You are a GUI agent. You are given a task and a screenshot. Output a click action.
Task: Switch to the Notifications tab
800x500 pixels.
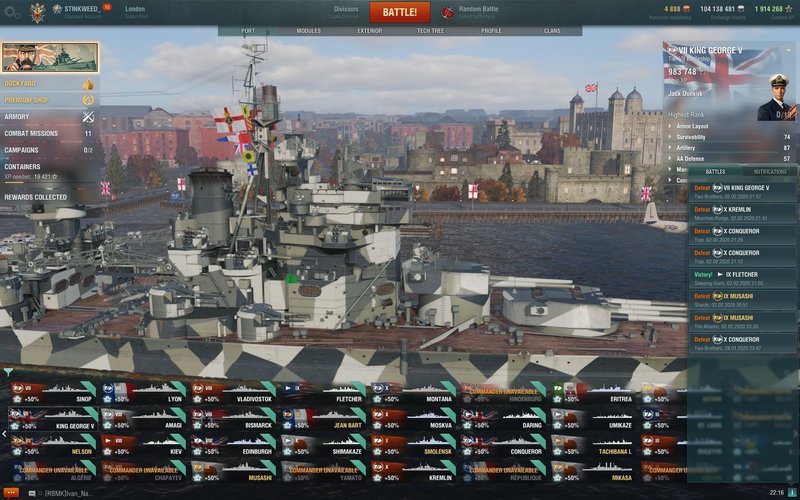click(769, 172)
